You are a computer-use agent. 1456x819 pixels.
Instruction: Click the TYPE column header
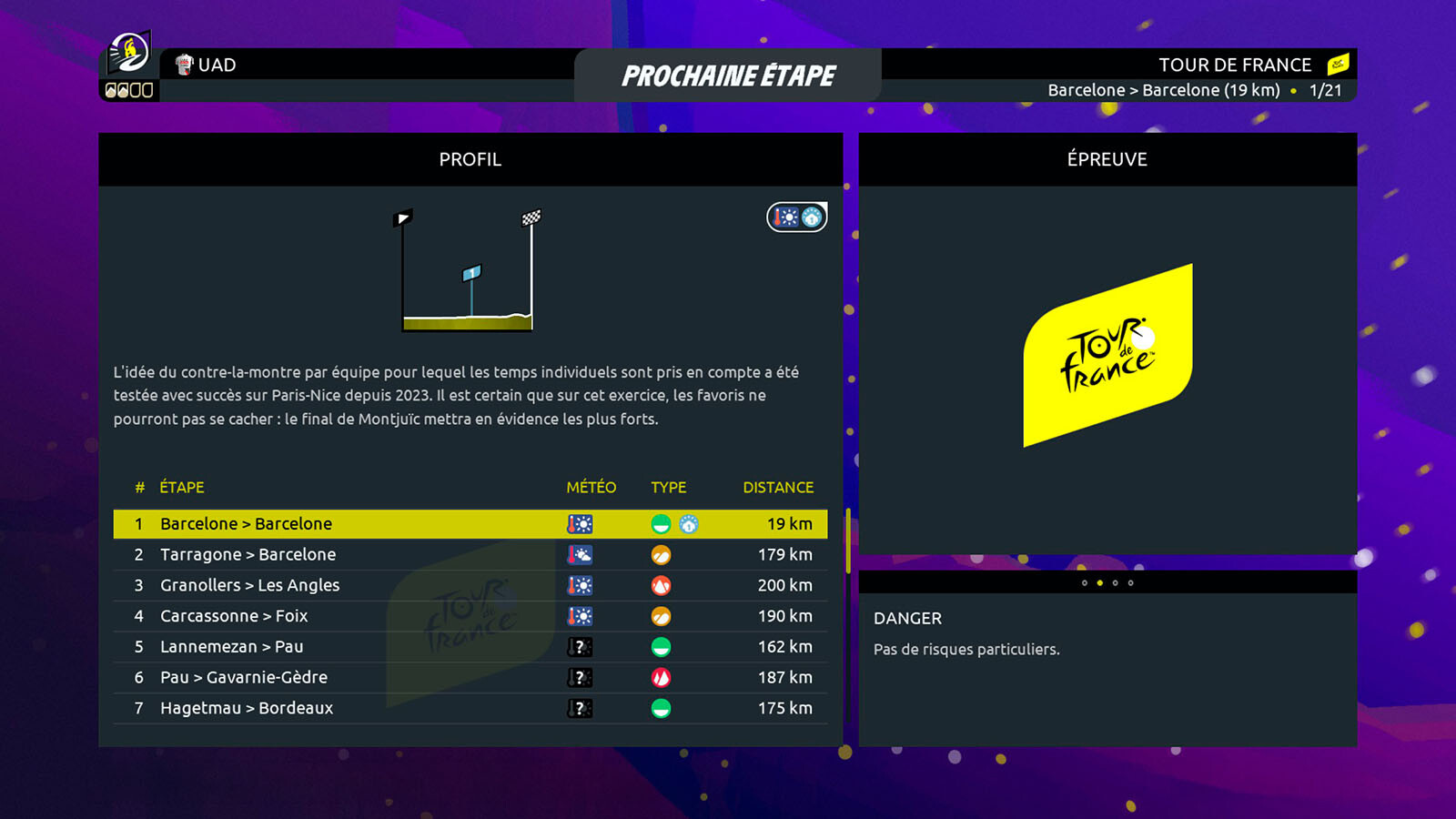[x=668, y=488]
